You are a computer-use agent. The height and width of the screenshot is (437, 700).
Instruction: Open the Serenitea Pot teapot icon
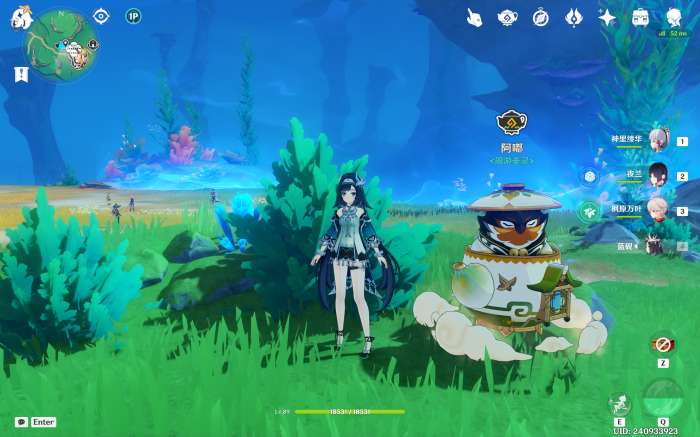point(507,17)
